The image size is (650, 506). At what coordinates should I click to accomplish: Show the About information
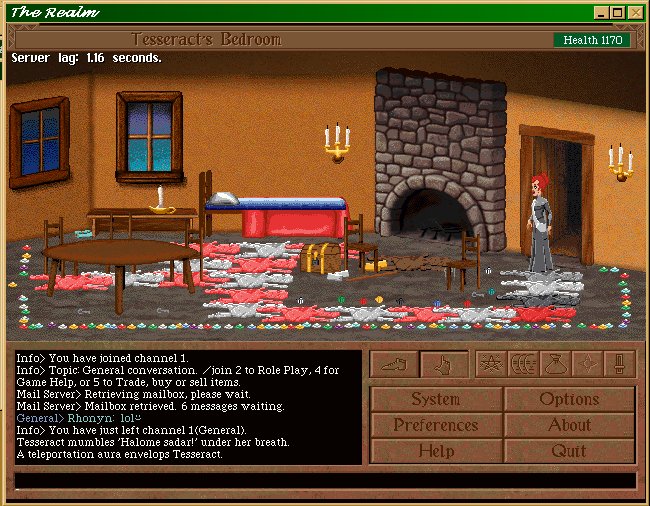[x=569, y=425]
